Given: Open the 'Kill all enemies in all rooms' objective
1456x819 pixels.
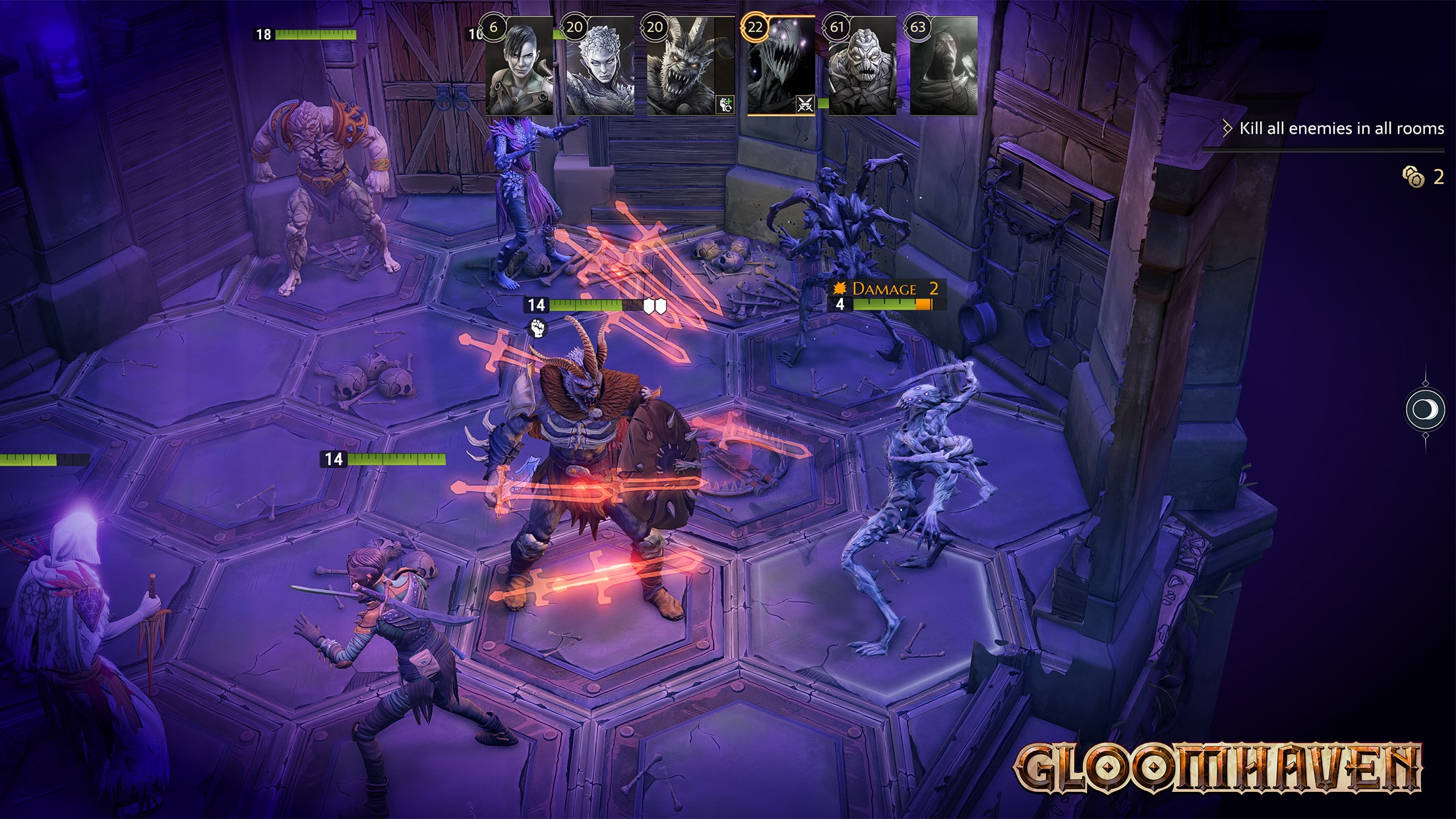Looking at the screenshot, I should point(1341,129).
